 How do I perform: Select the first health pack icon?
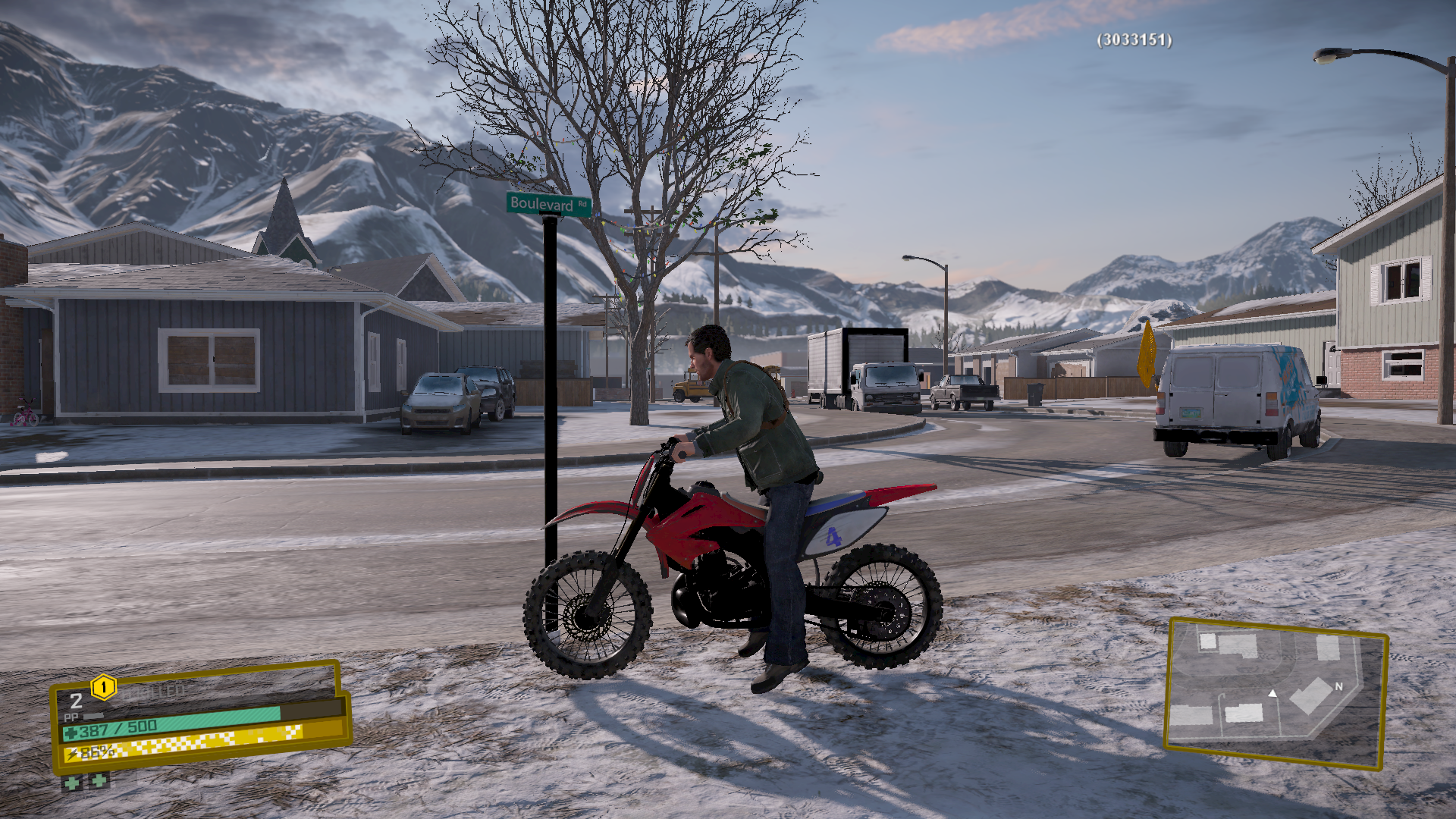tap(71, 782)
